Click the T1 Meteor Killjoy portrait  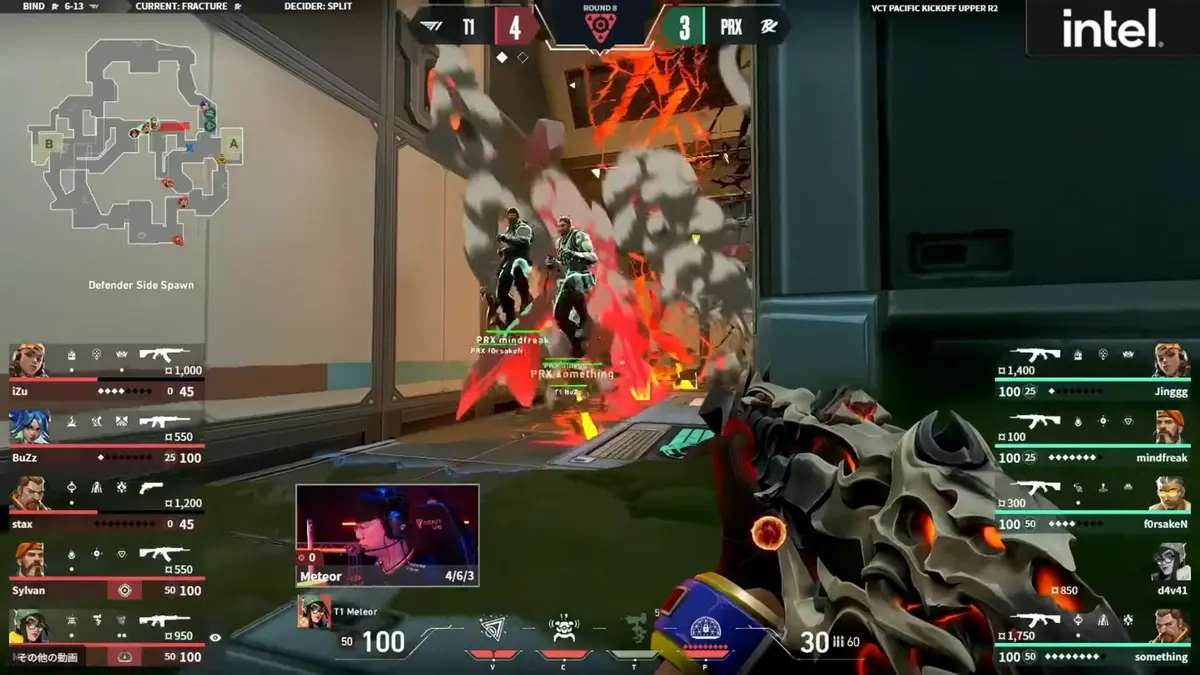click(x=314, y=612)
